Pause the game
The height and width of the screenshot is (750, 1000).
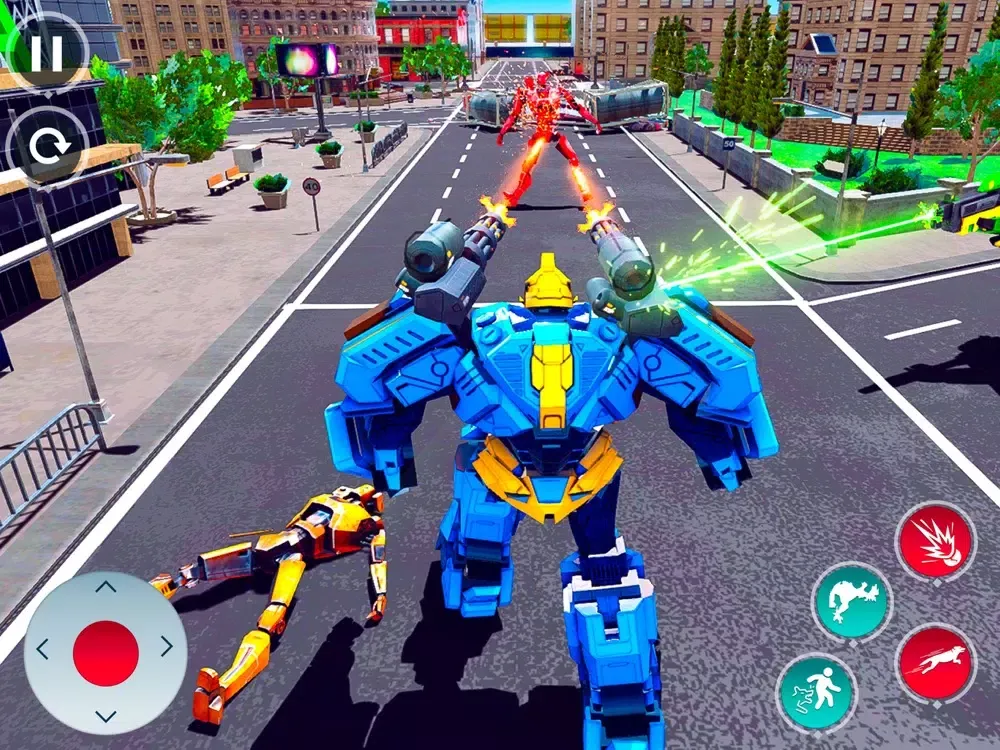pyautogui.click(x=46, y=52)
